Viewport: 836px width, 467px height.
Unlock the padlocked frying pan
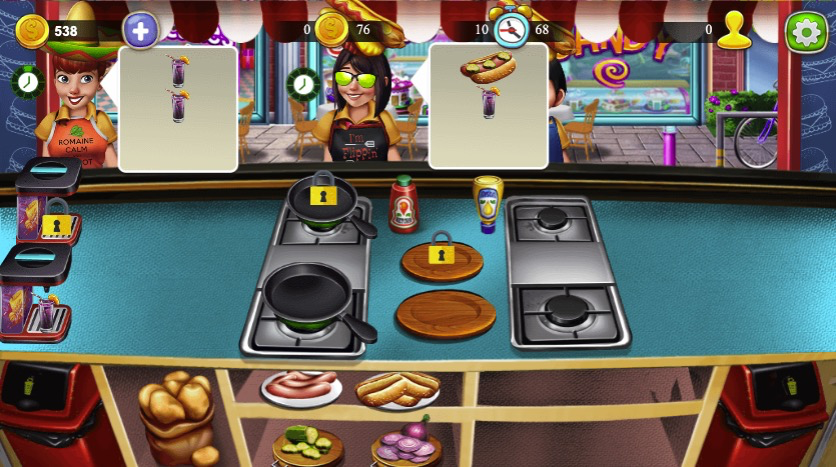point(322,196)
